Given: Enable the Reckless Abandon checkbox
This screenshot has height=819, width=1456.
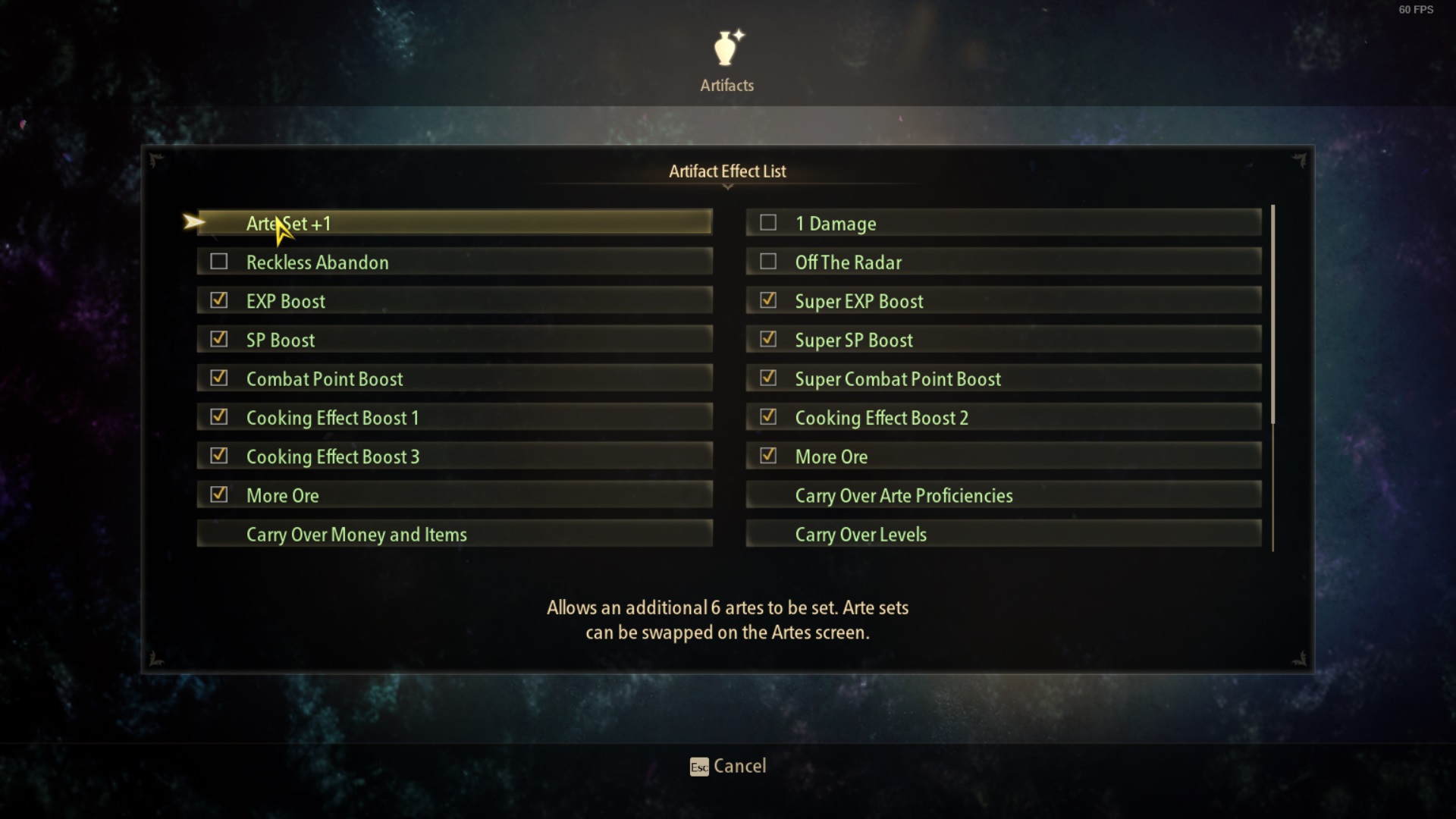Looking at the screenshot, I should tap(219, 262).
